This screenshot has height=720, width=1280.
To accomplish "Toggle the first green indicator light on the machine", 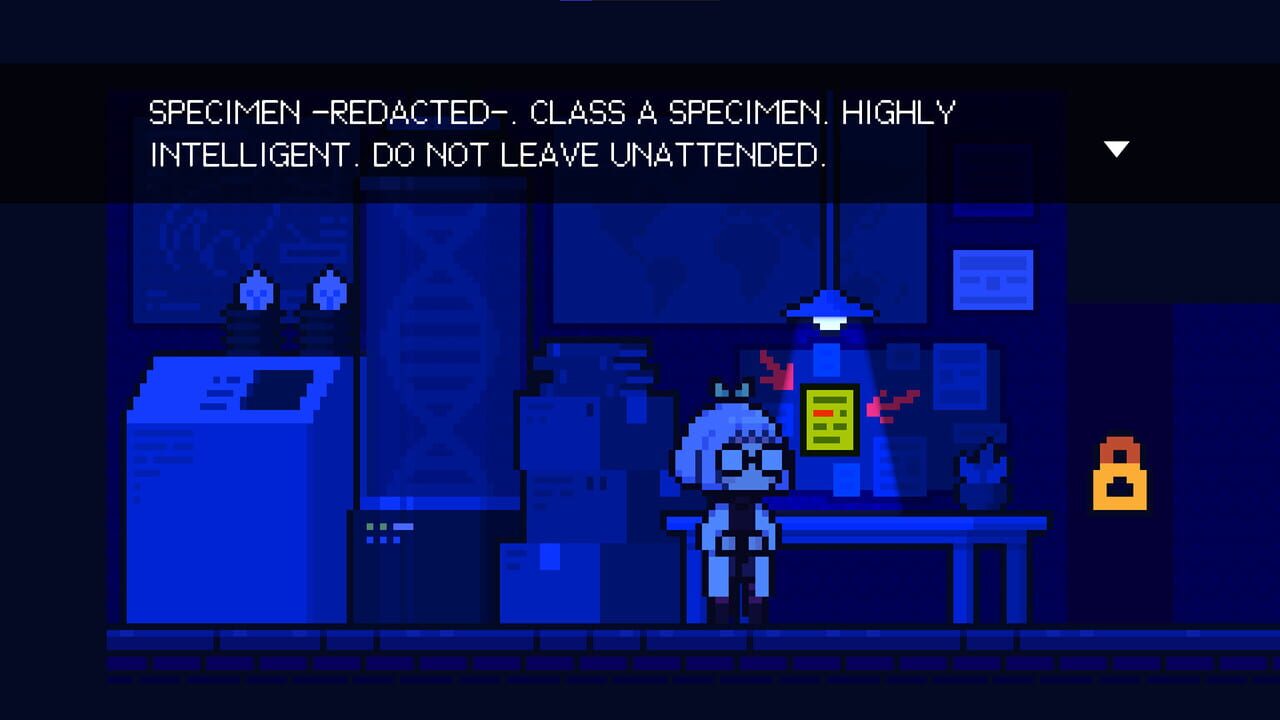I will point(370,526).
